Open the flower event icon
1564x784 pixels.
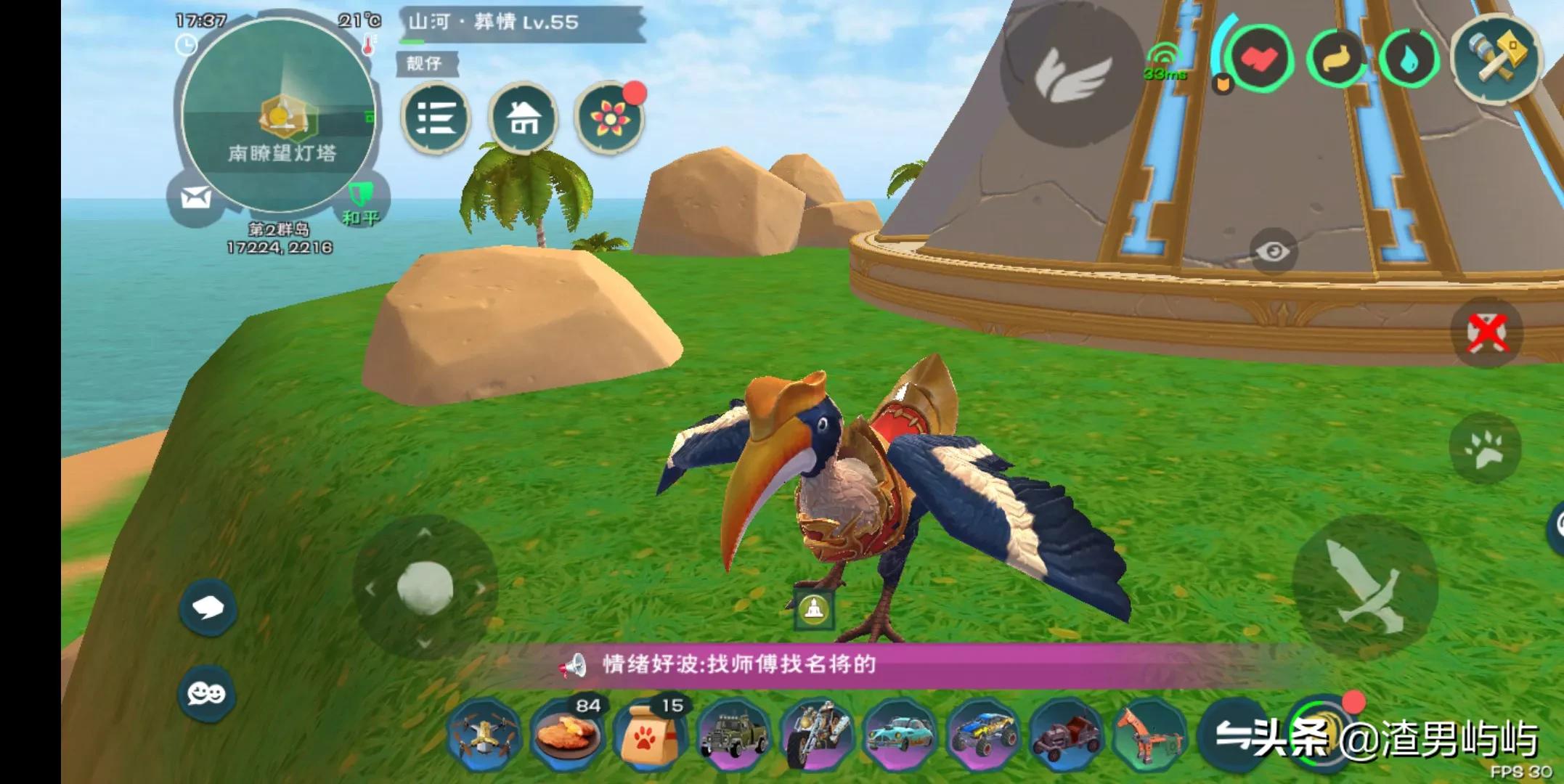[x=608, y=119]
